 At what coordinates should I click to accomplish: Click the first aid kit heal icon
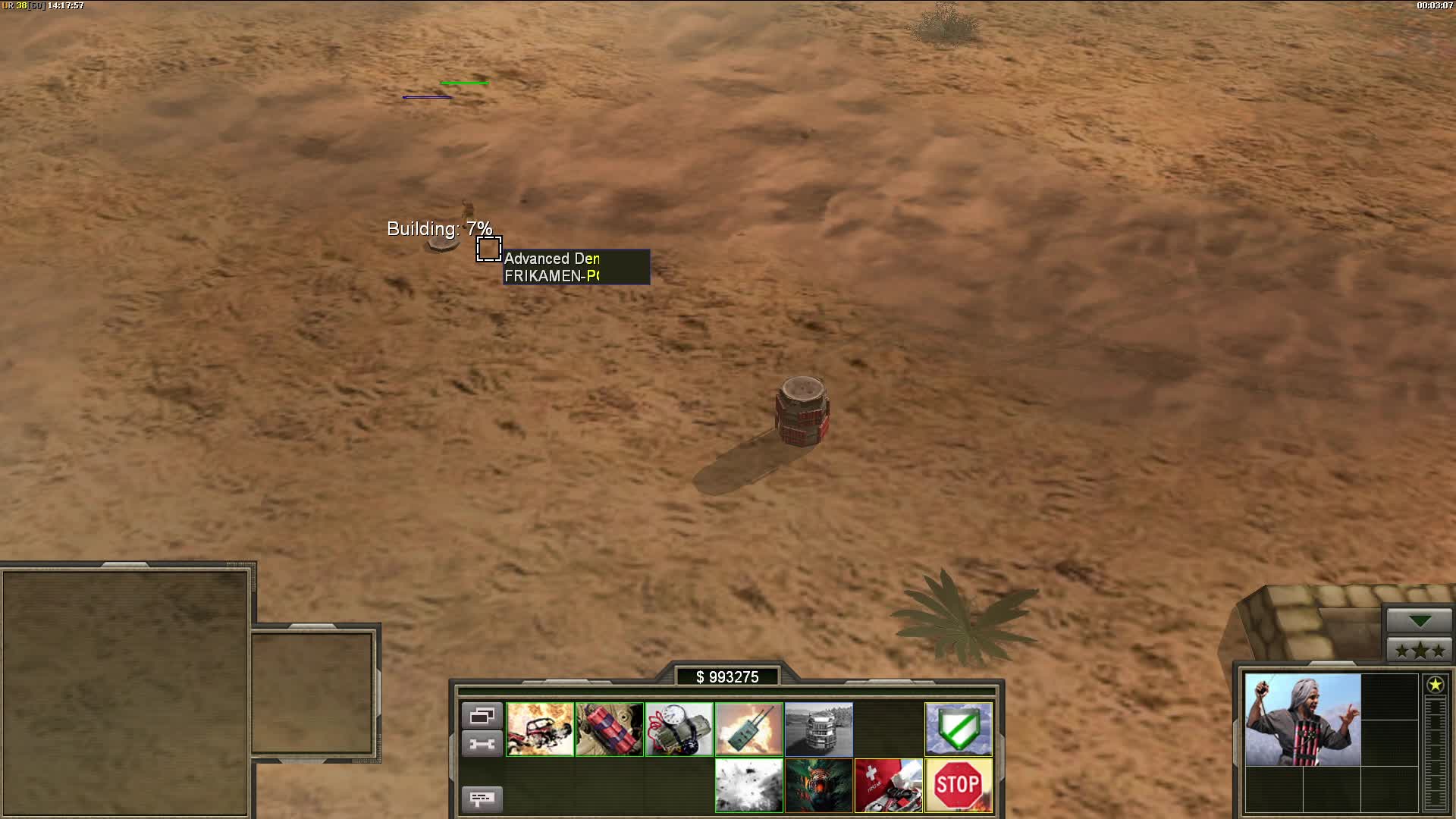[889, 785]
